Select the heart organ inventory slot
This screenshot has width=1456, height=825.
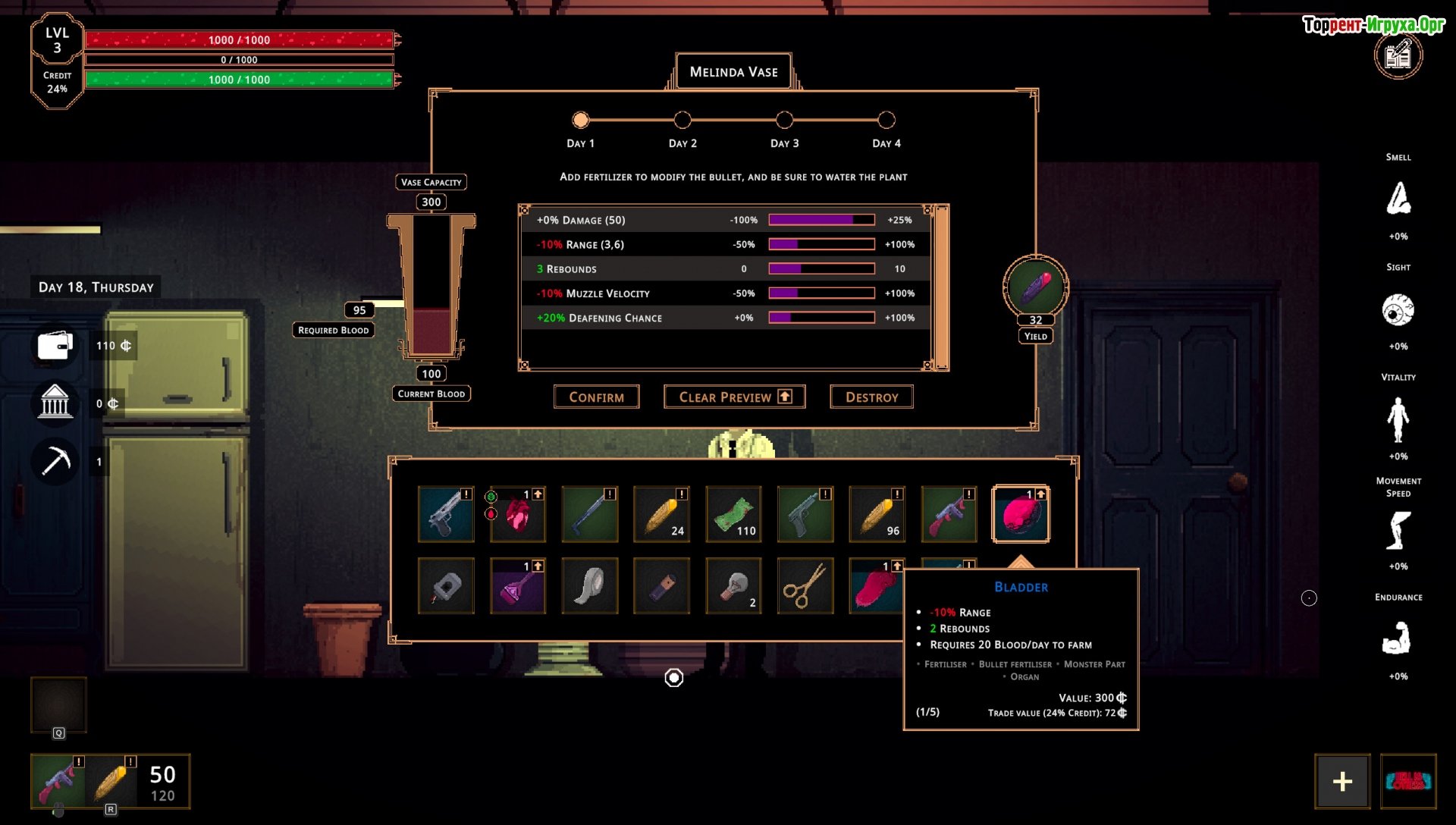(x=518, y=514)
